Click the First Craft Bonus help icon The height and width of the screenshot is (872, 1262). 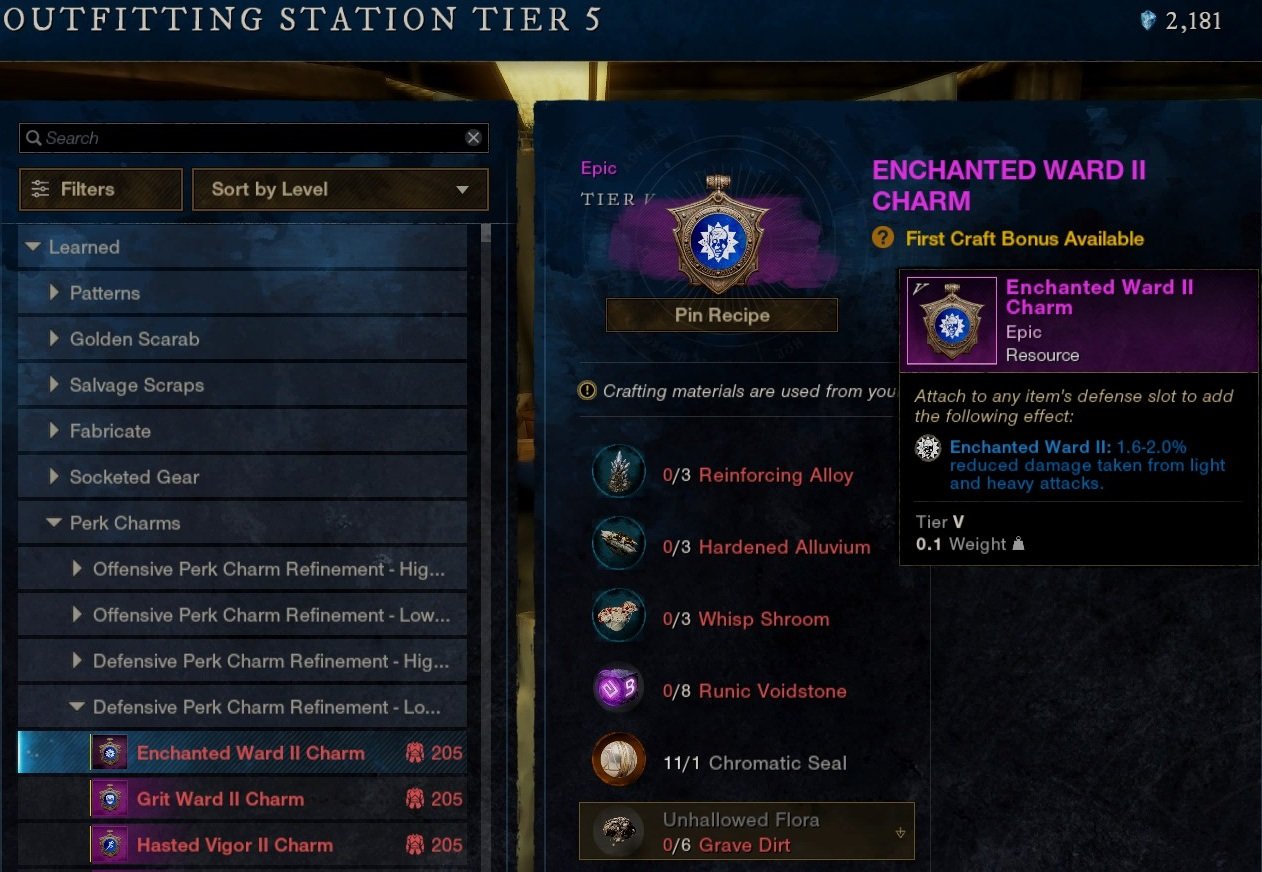click(x=882, y=238)
